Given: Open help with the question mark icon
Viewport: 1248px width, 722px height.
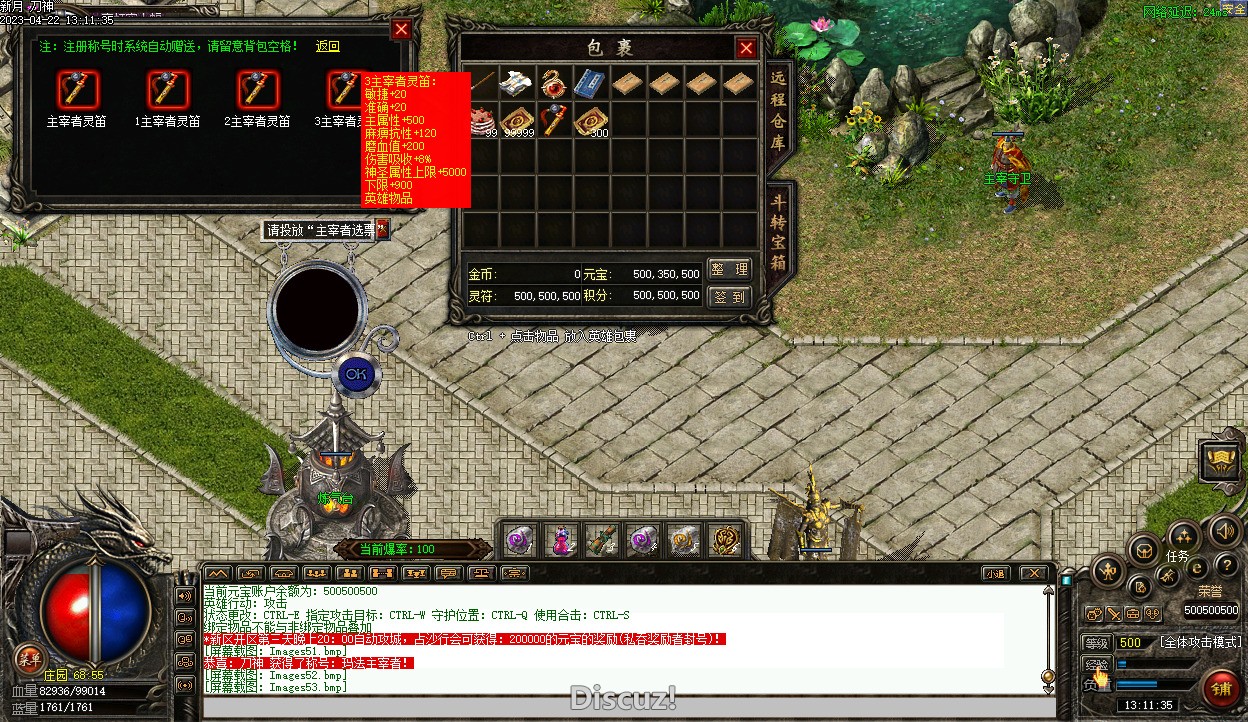Looking at the screenshot, I should coord(1225,566).
